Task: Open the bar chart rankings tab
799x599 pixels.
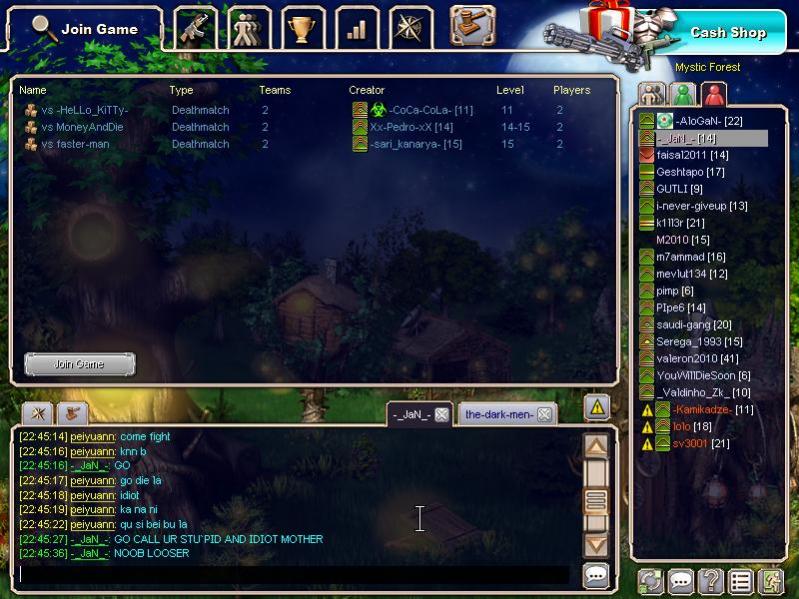Action: click(356, 28)
